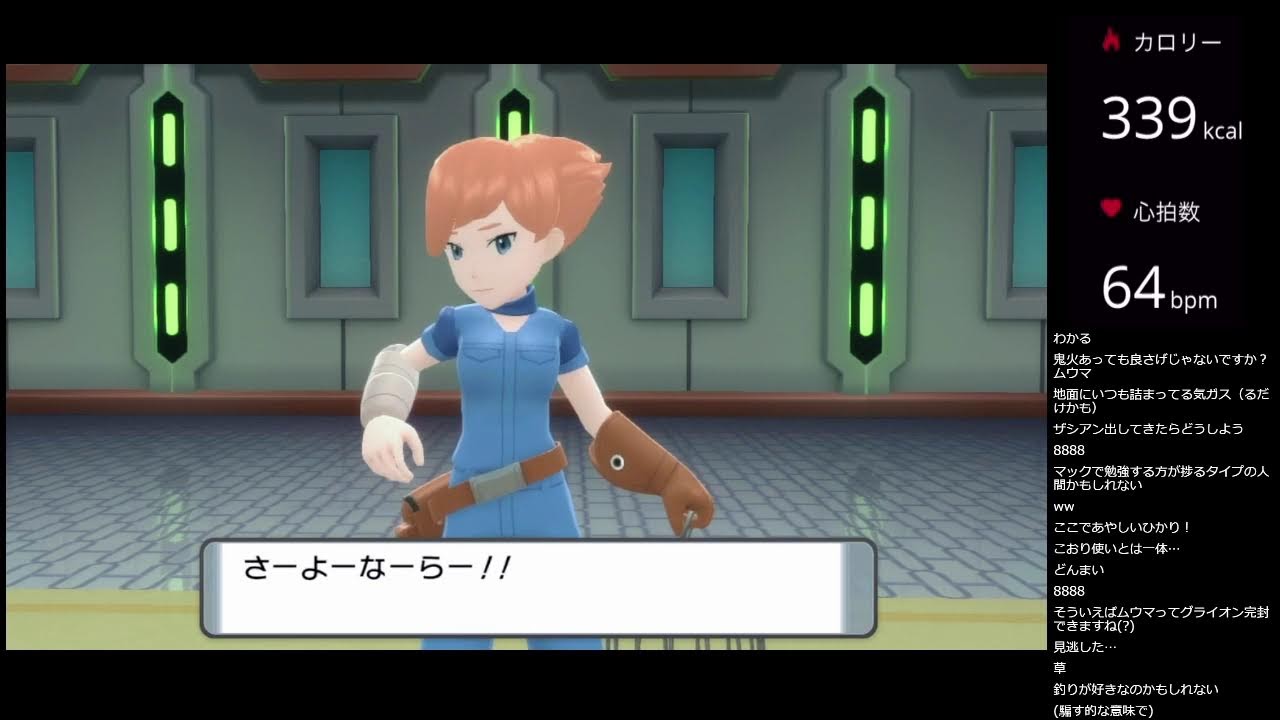Viewport: 1280px width, 720px height.
Task: Click the flame calorie icon
Action: point(1113,41)
